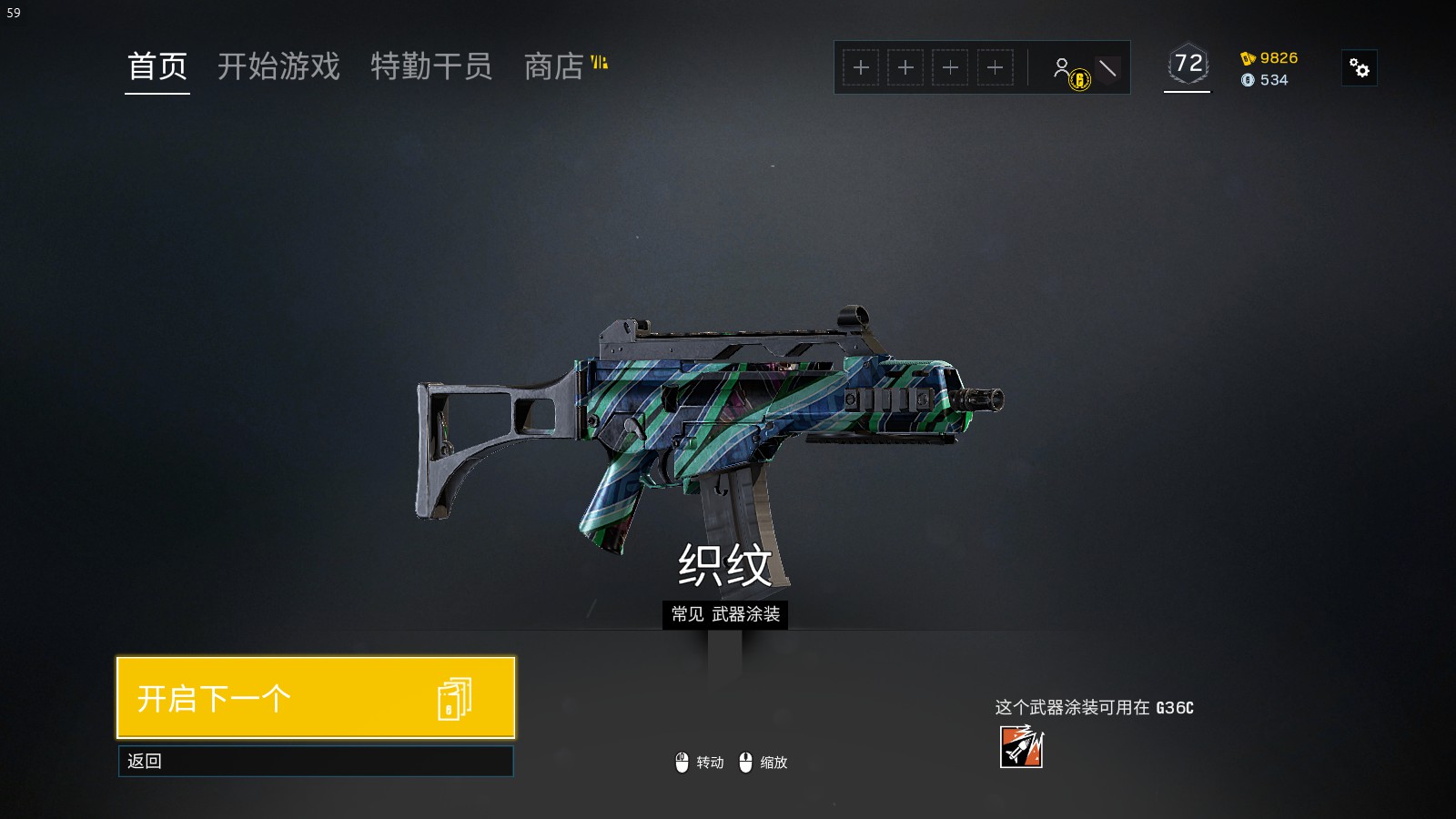This screenshot has height=819, width=1456.
Task: Select the 返回 back button
Action: (316, 761)
